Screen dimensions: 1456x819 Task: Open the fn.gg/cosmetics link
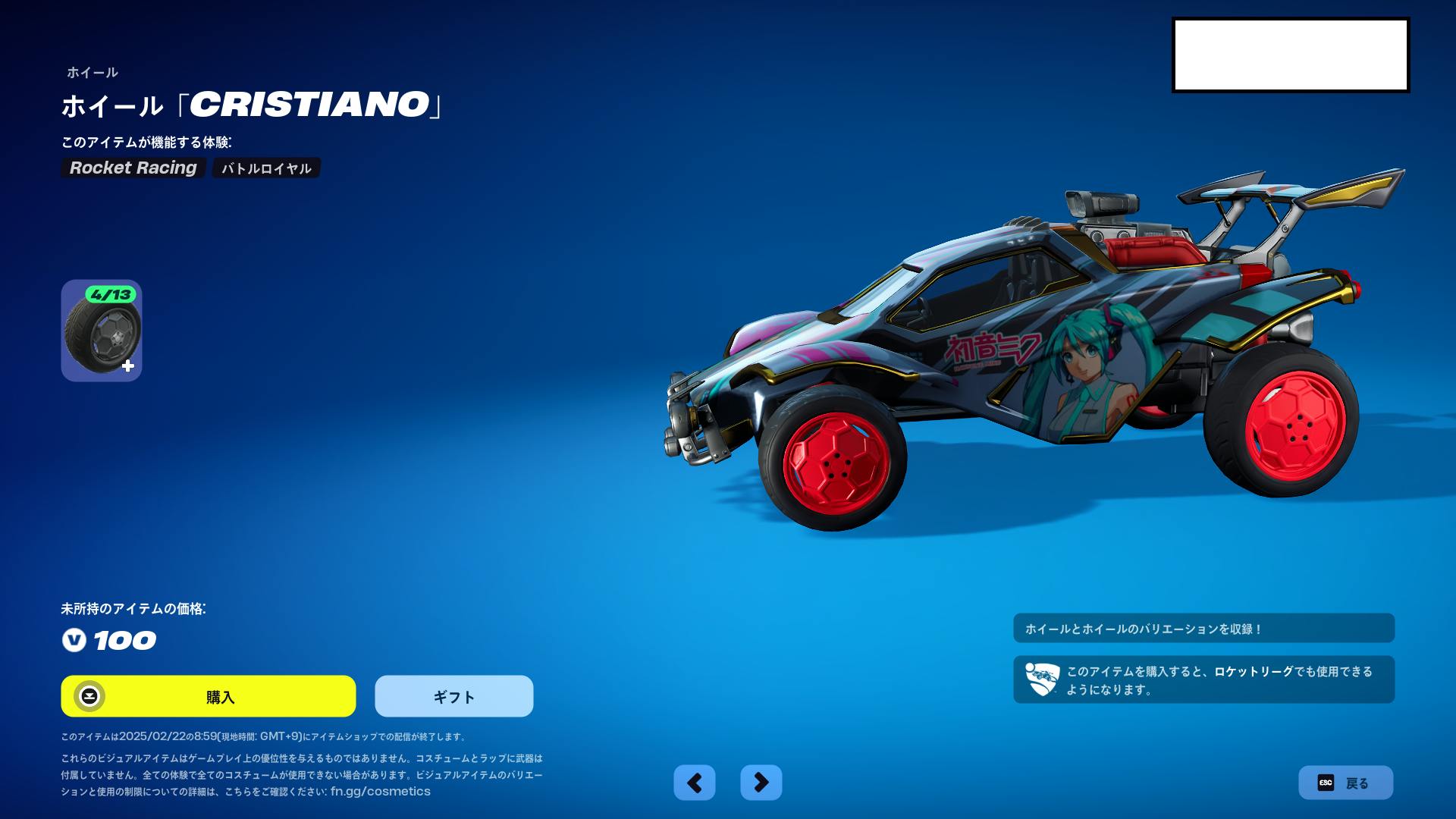tap(380, 792)
